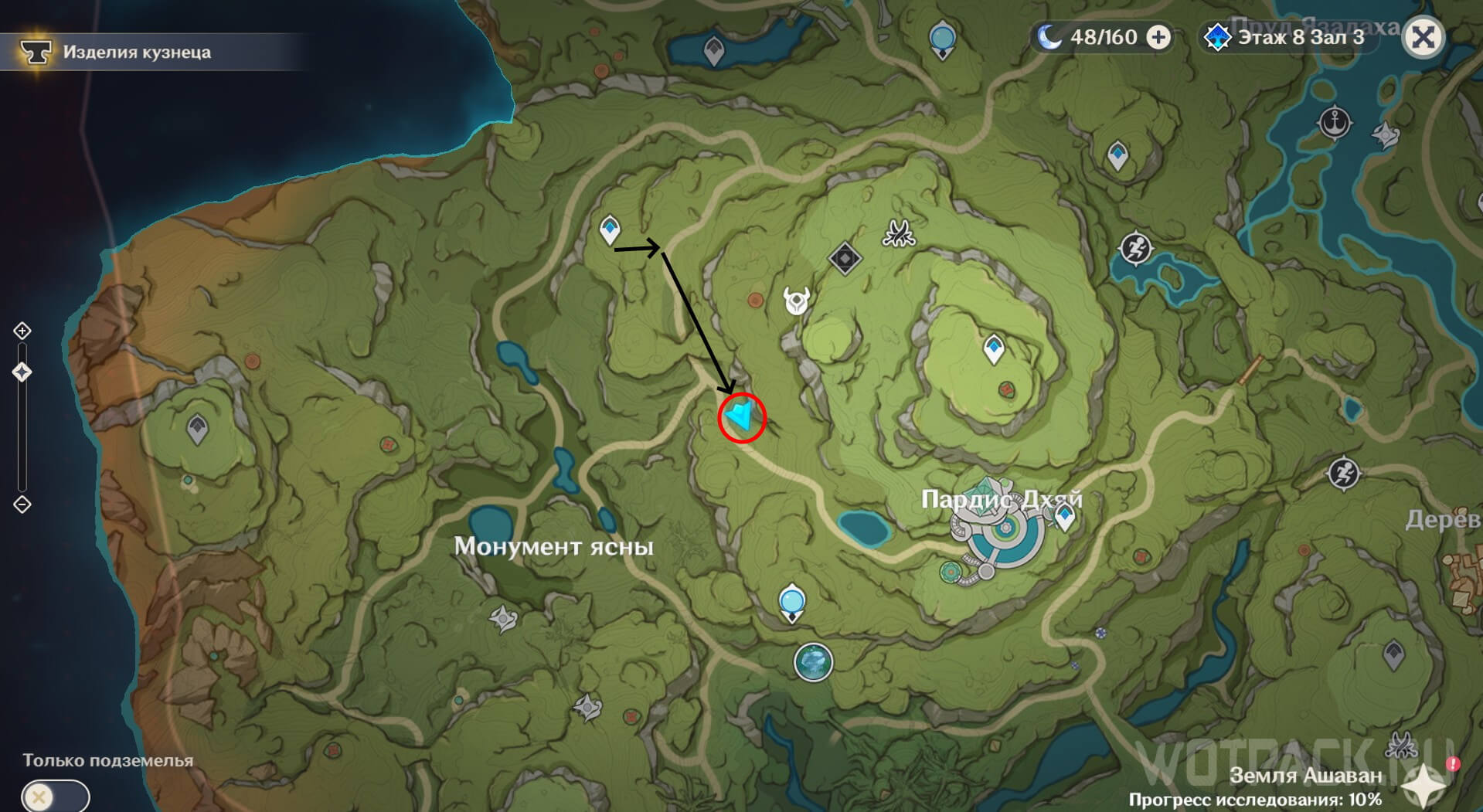This screenshot has width=1483, height=812.
Task: Click the zoom slider's diamond handle
Action: (x=22, y=372)
